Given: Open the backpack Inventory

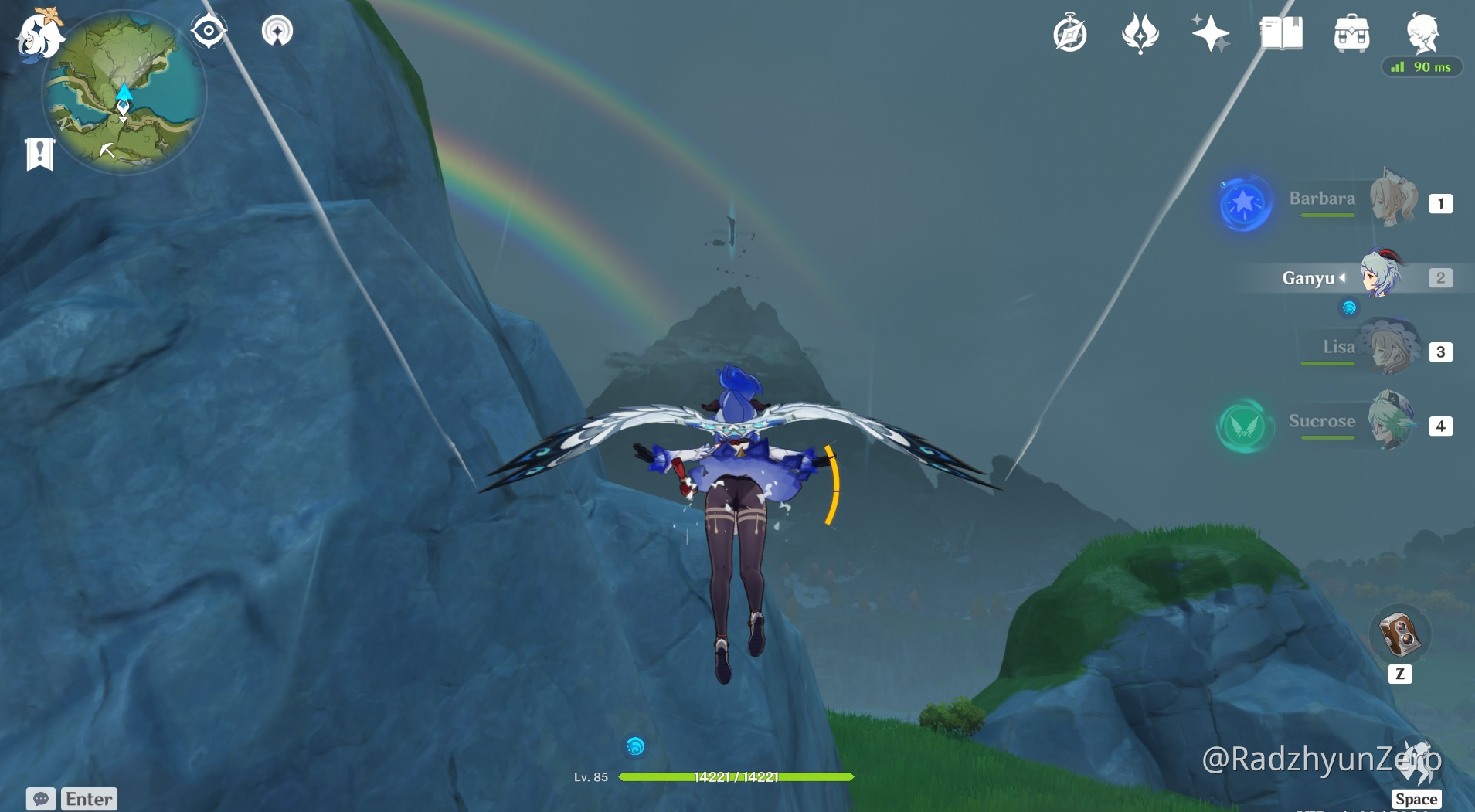Looking at the screenshot, I should tap(1351, 33).
